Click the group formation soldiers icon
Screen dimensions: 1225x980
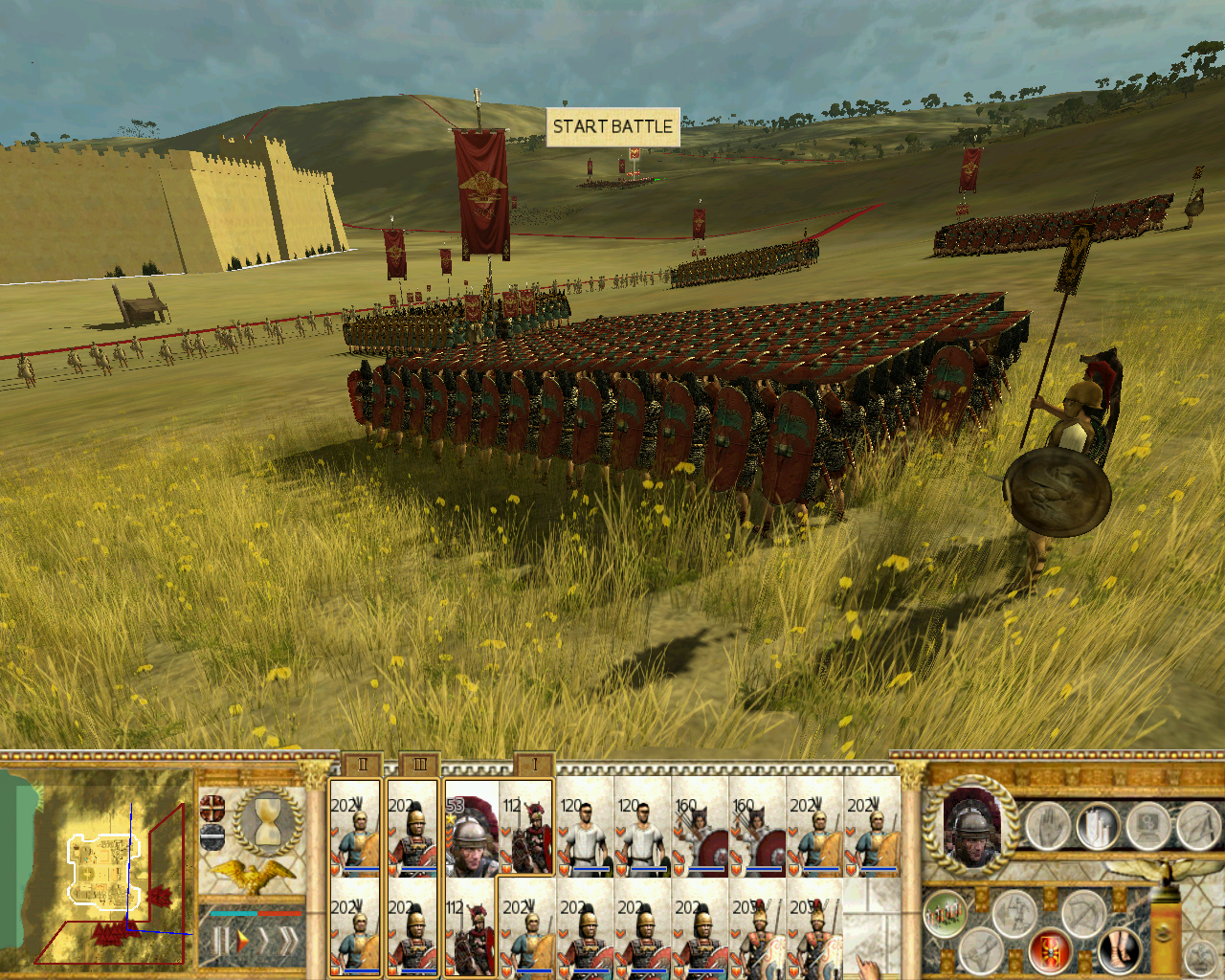point(946,913)
